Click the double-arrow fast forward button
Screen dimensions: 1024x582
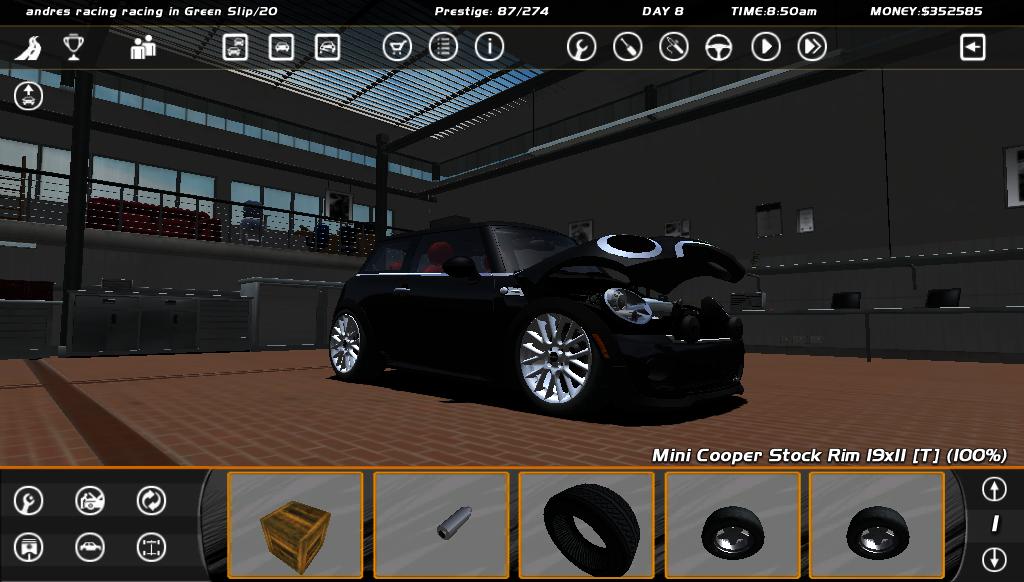812,47
